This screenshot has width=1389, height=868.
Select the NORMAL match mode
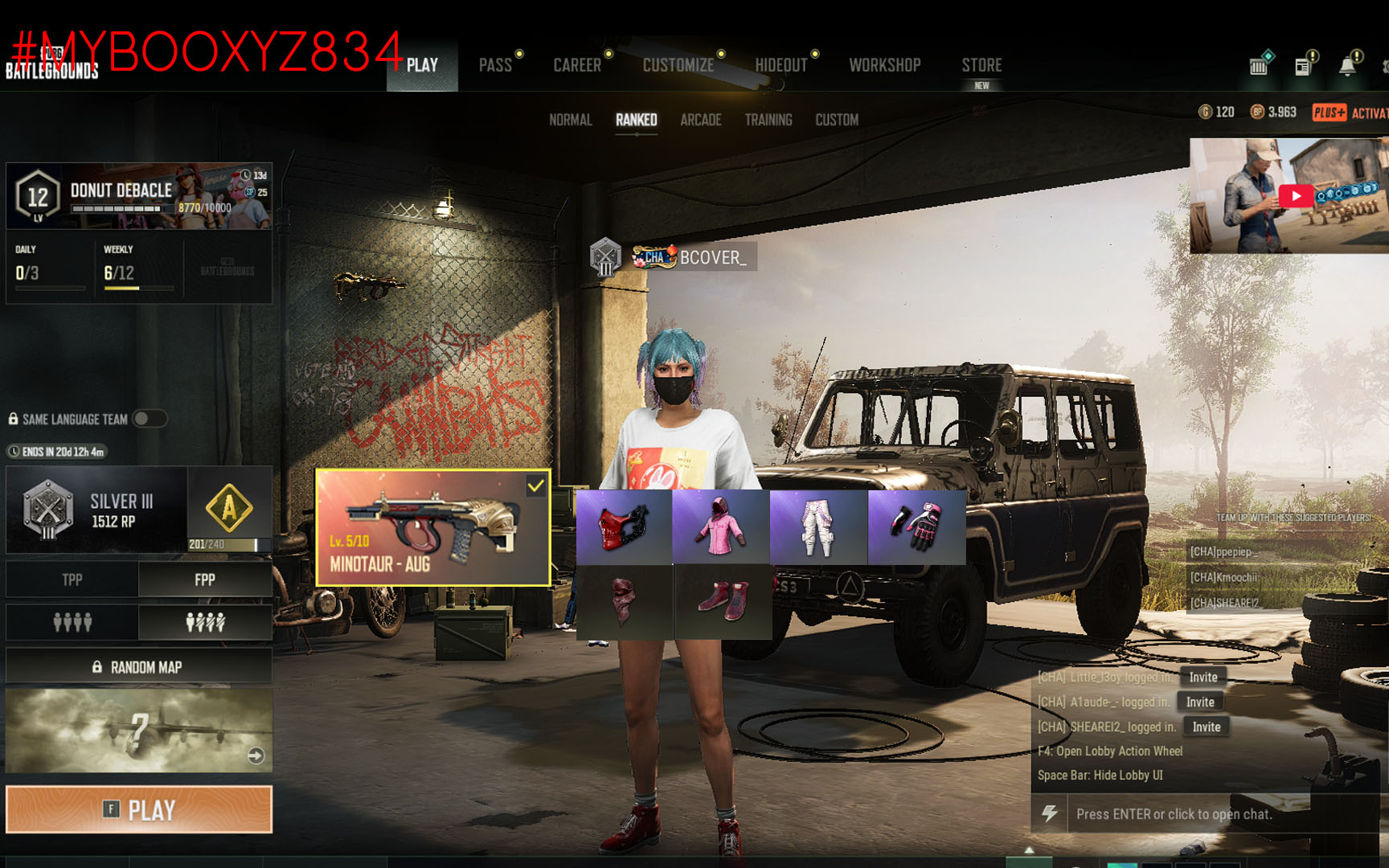click(x=570, y=120)
